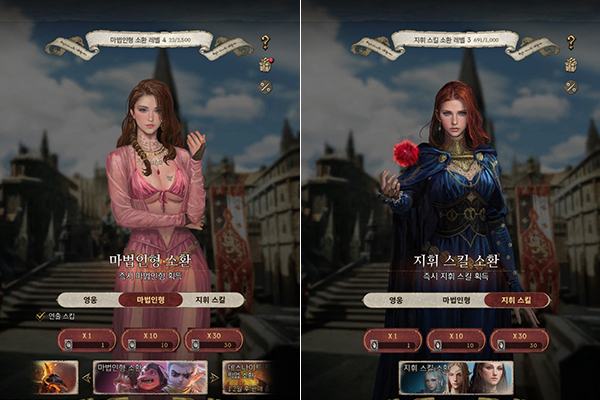Show percent rates icon on 마법인형 소환 screen

pos(265,86)
